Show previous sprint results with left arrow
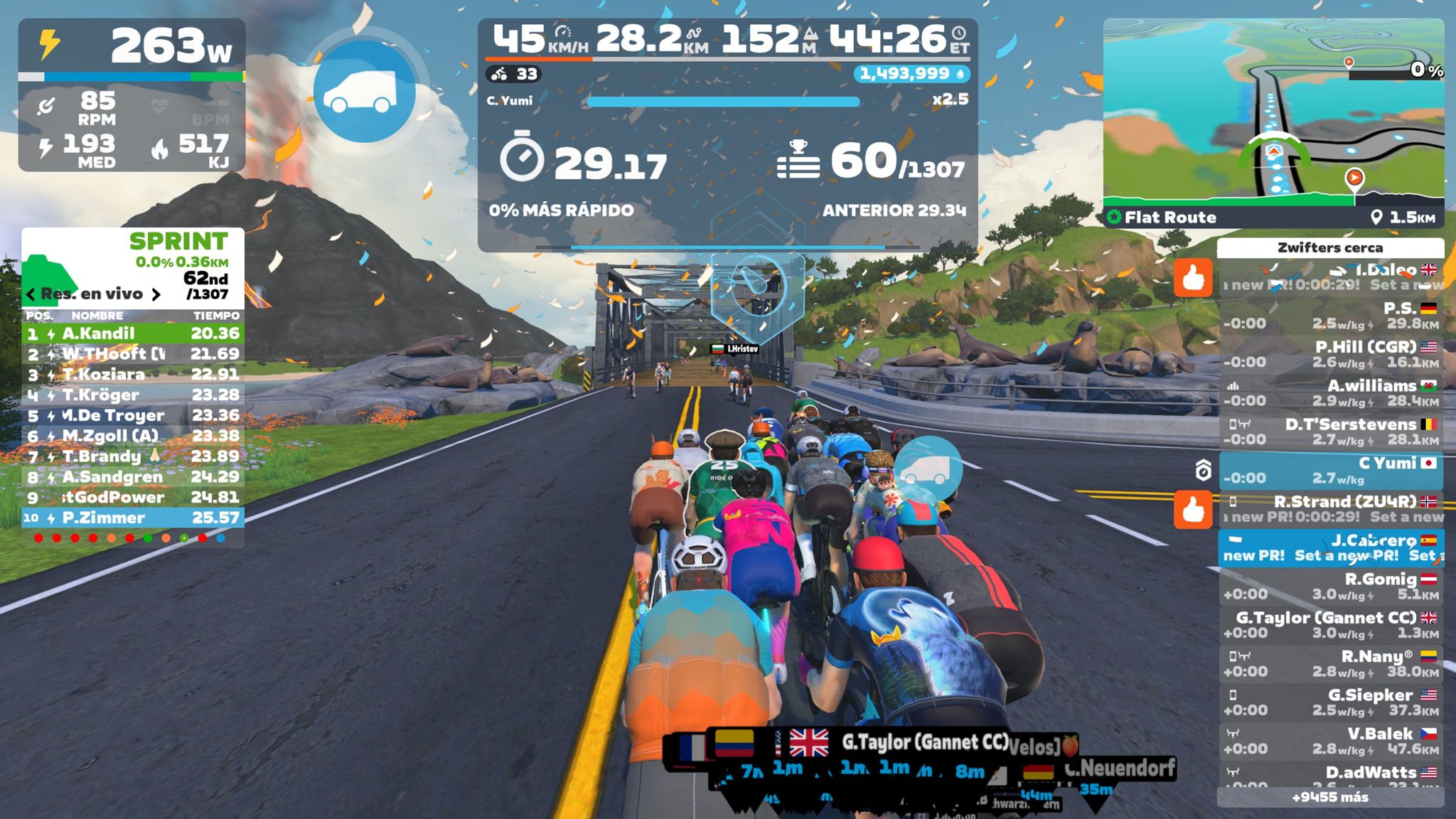This screenshot has width=1456, height=819. click(31, 294)
